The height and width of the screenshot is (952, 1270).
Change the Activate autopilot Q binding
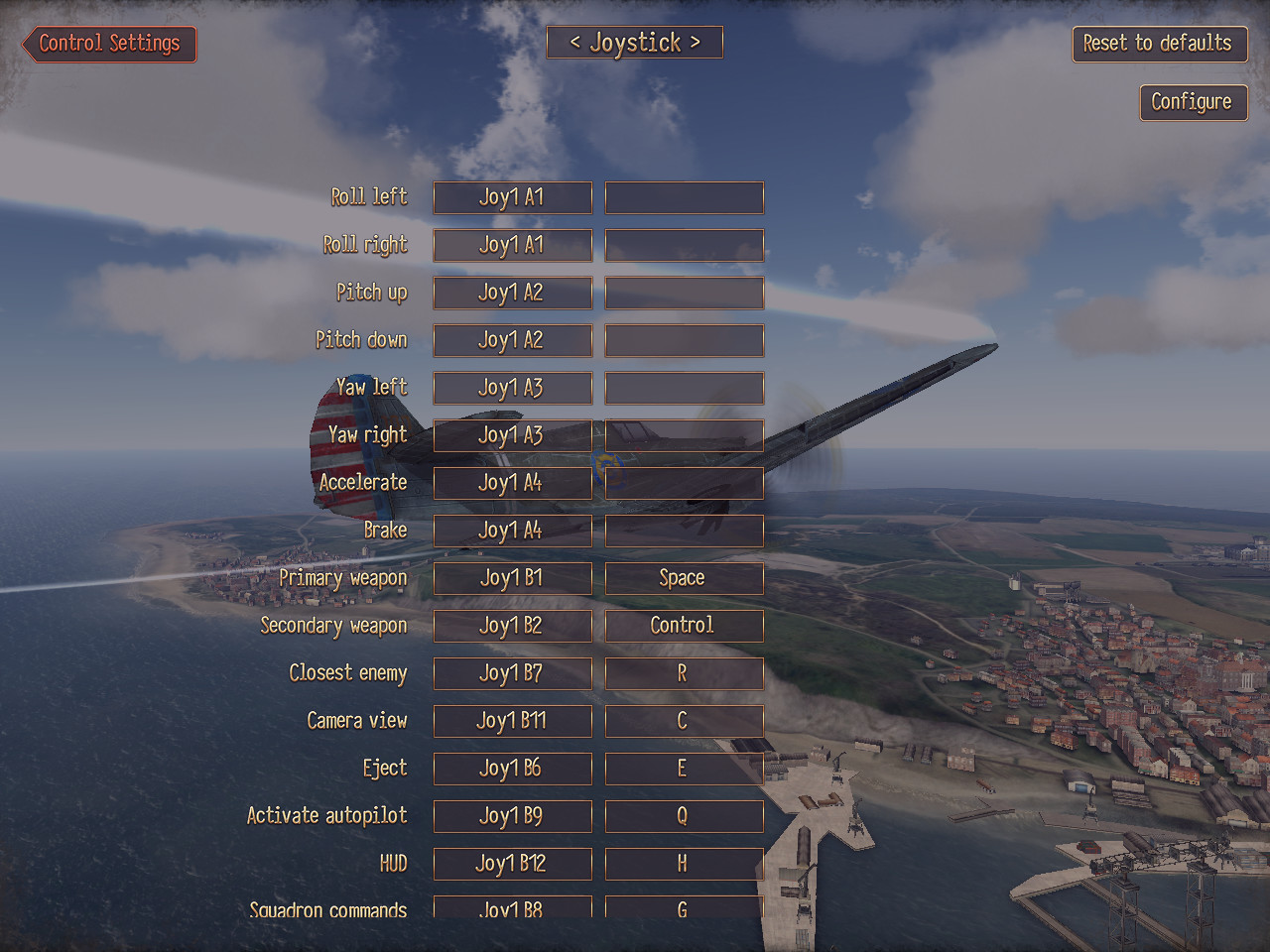pos(684,816)
